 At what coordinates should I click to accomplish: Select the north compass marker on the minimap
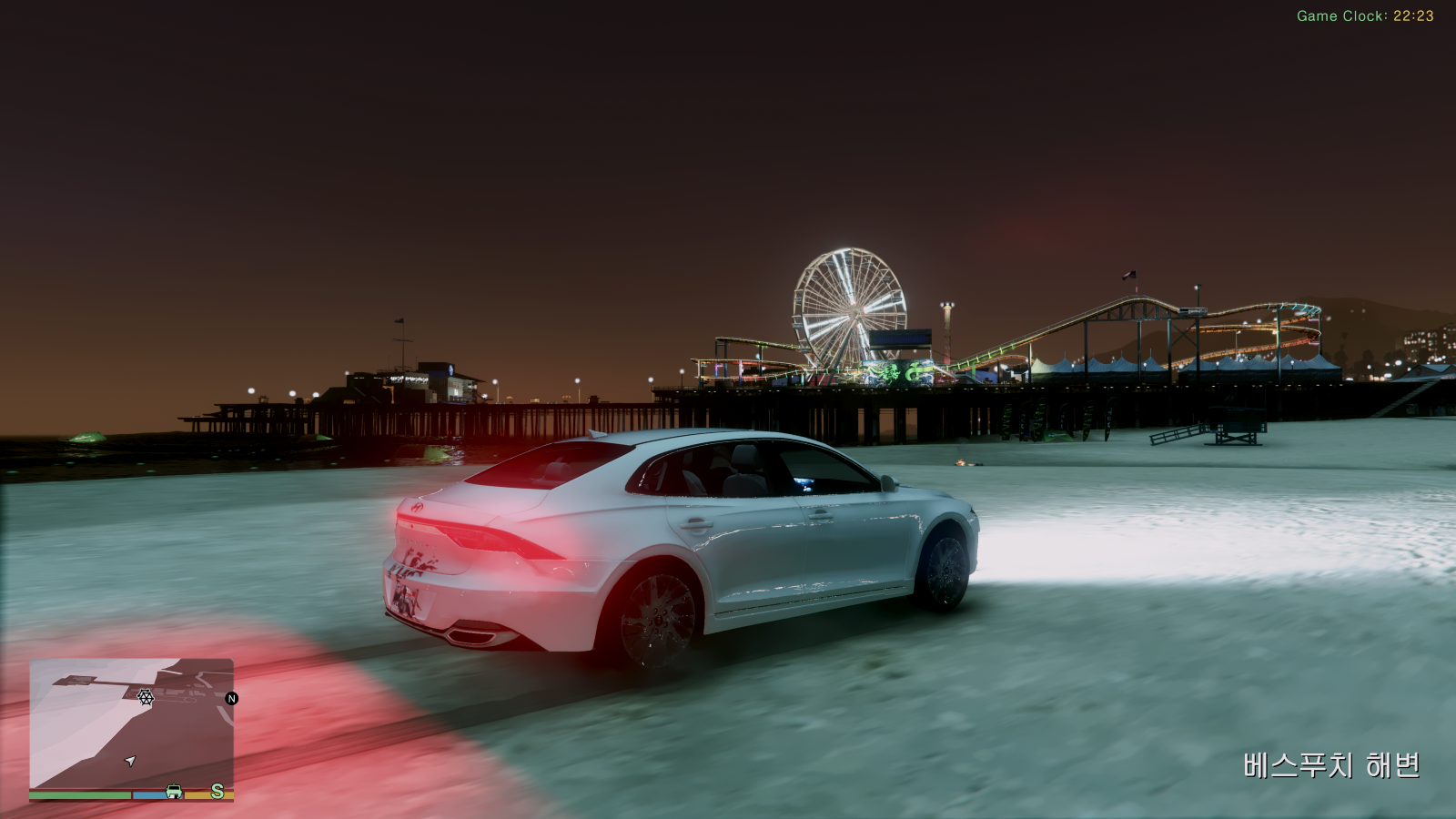pyautogui.click(x=231, y=699)
